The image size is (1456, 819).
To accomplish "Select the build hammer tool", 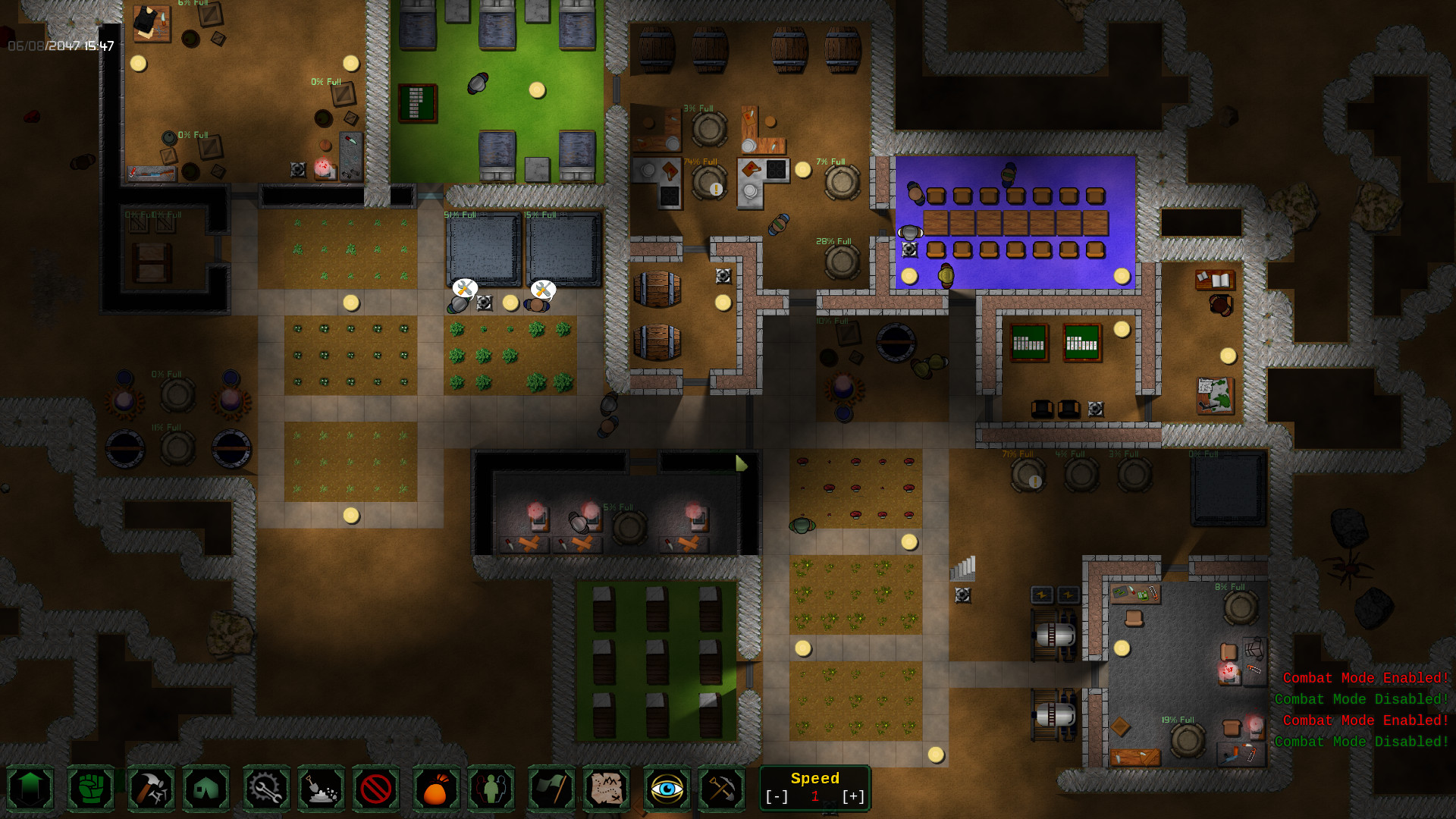I will pos(151,789).
